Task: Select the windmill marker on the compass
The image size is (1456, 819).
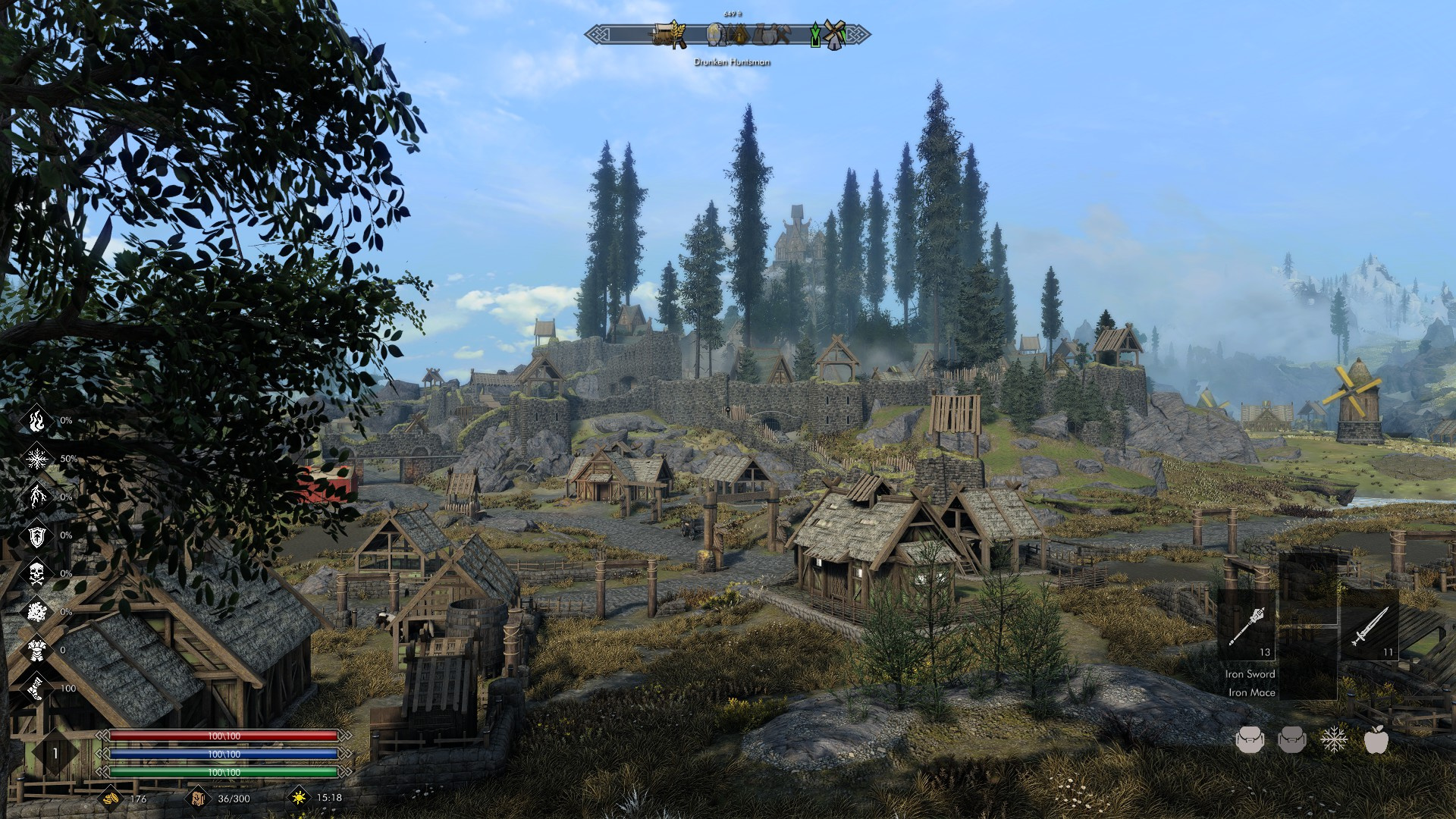Action: (x=834, y=35)
